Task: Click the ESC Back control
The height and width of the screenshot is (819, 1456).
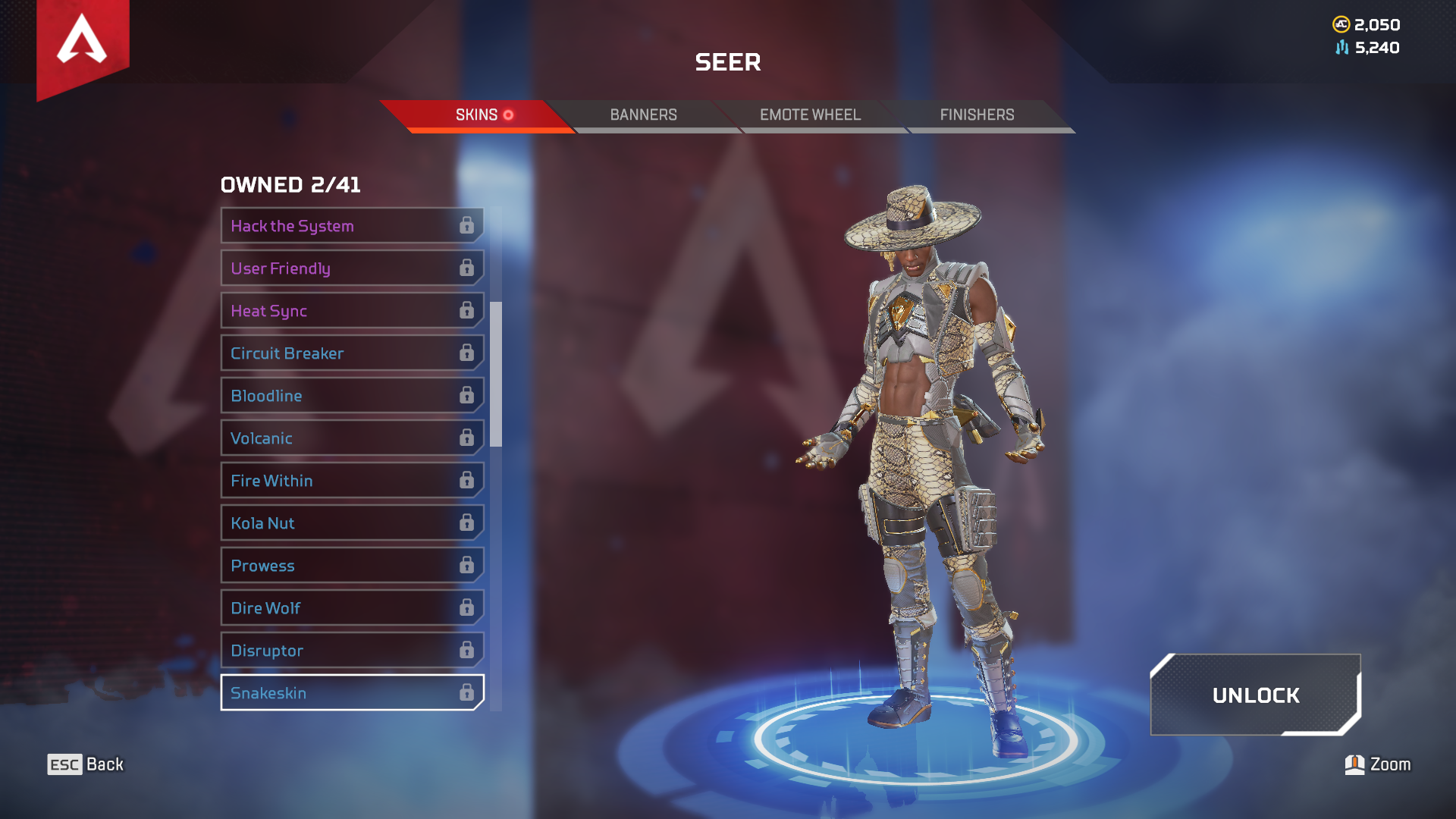Action: (x=86, y=764)
